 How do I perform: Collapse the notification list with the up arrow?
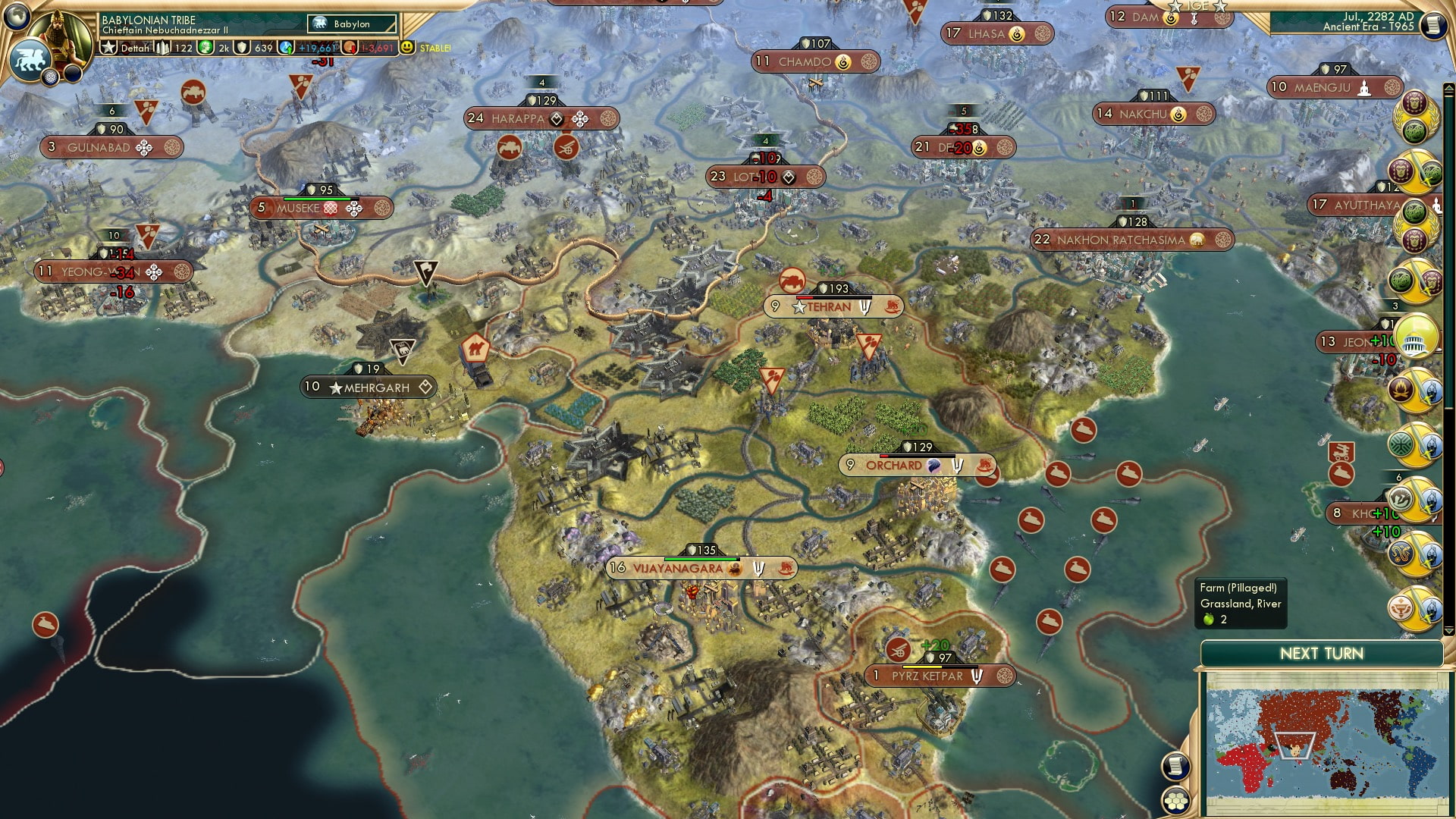[x=1449, y=86]
